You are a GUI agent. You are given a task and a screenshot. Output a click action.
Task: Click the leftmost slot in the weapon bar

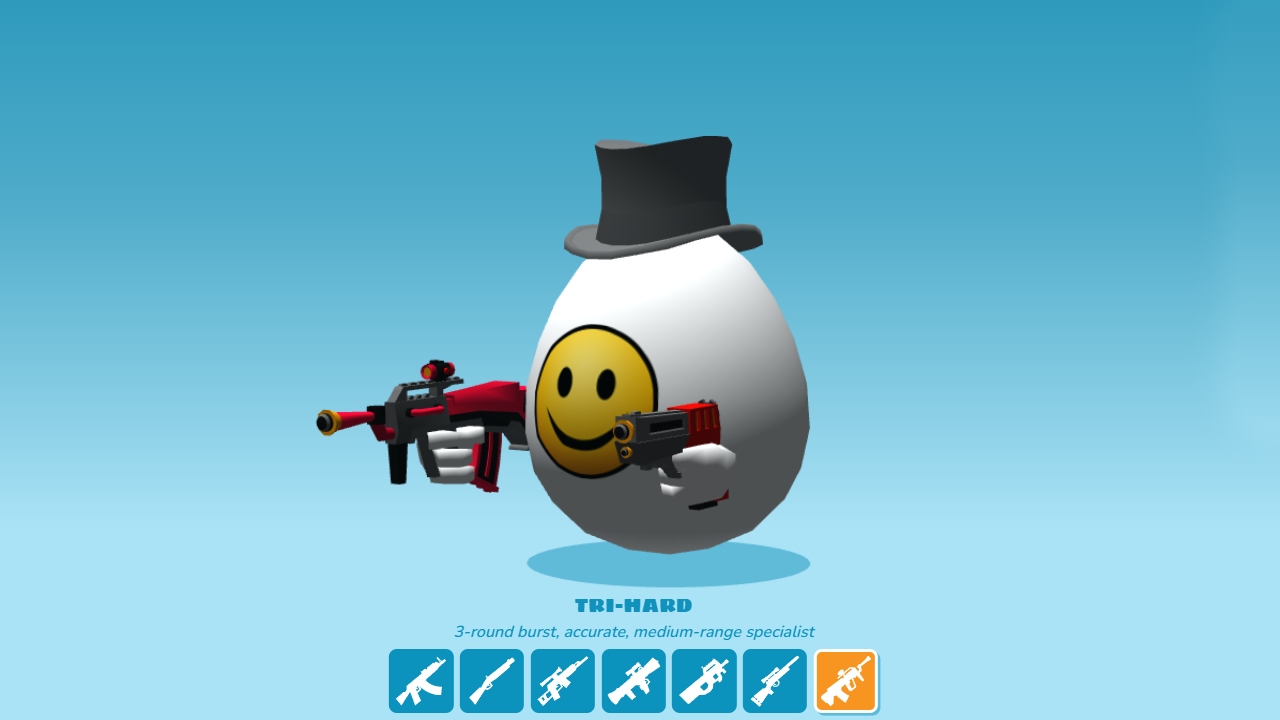tap(420, 680)
